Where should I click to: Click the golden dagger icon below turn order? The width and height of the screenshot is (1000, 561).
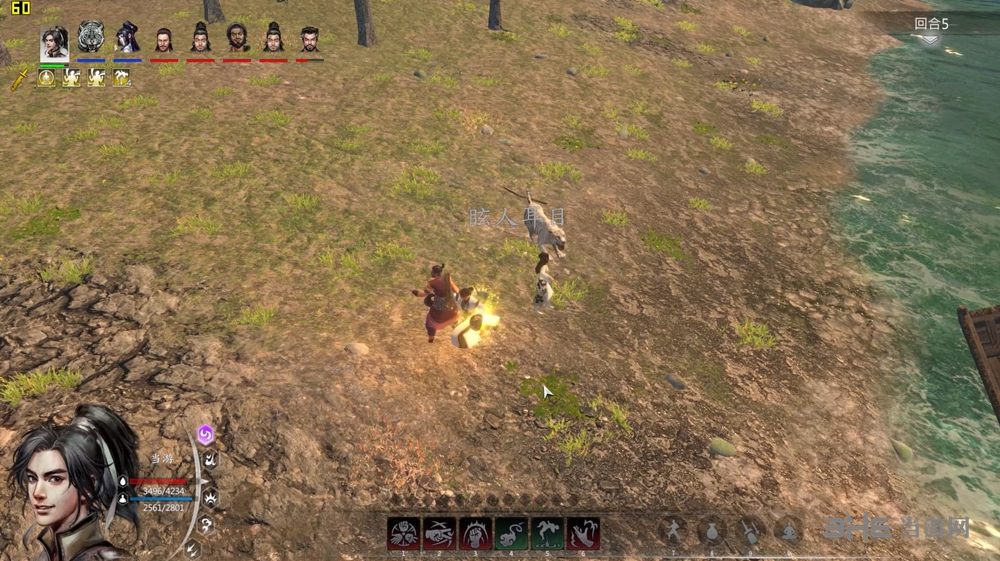pos(19,78)
